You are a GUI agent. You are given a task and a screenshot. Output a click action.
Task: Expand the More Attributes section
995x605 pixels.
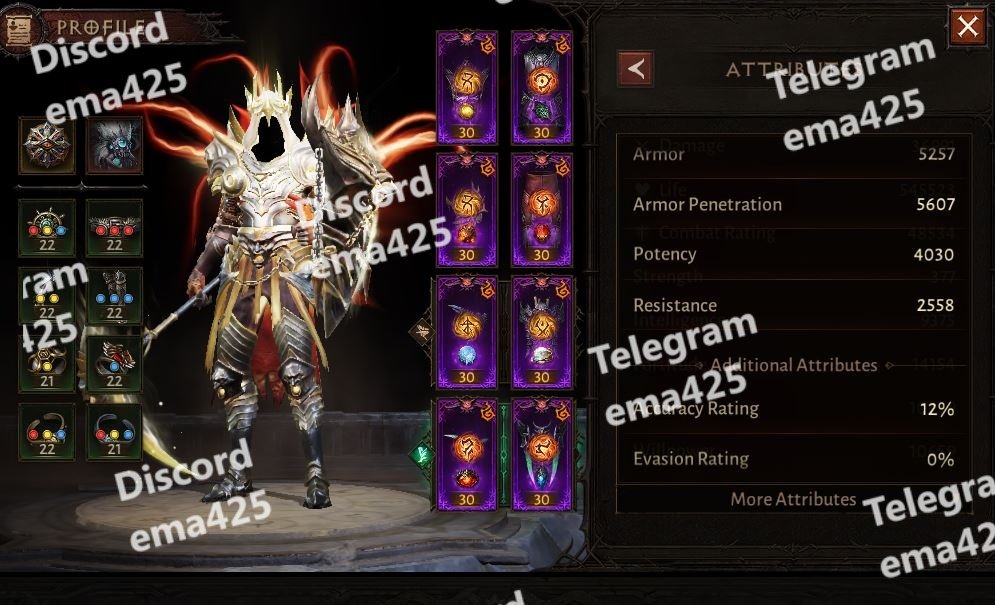793,499
